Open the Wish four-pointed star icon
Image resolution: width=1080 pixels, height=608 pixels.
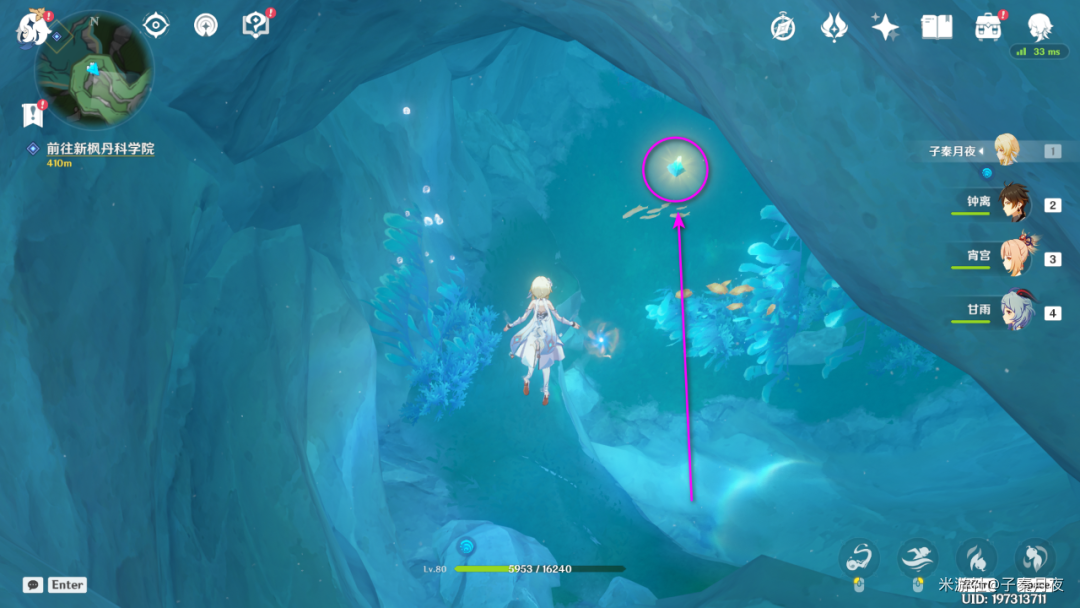[885, 27]
